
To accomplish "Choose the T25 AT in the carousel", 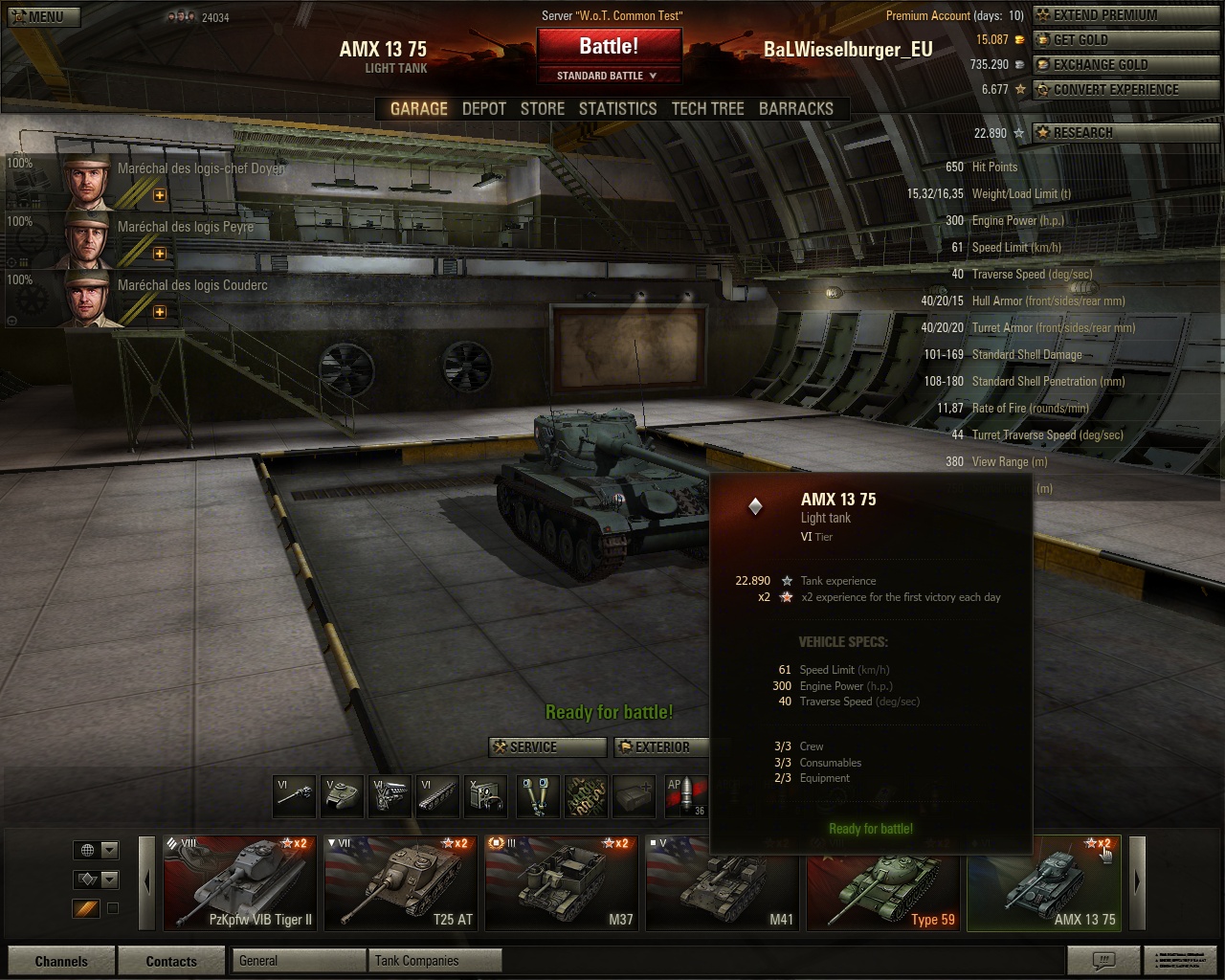I will [400, 883].
